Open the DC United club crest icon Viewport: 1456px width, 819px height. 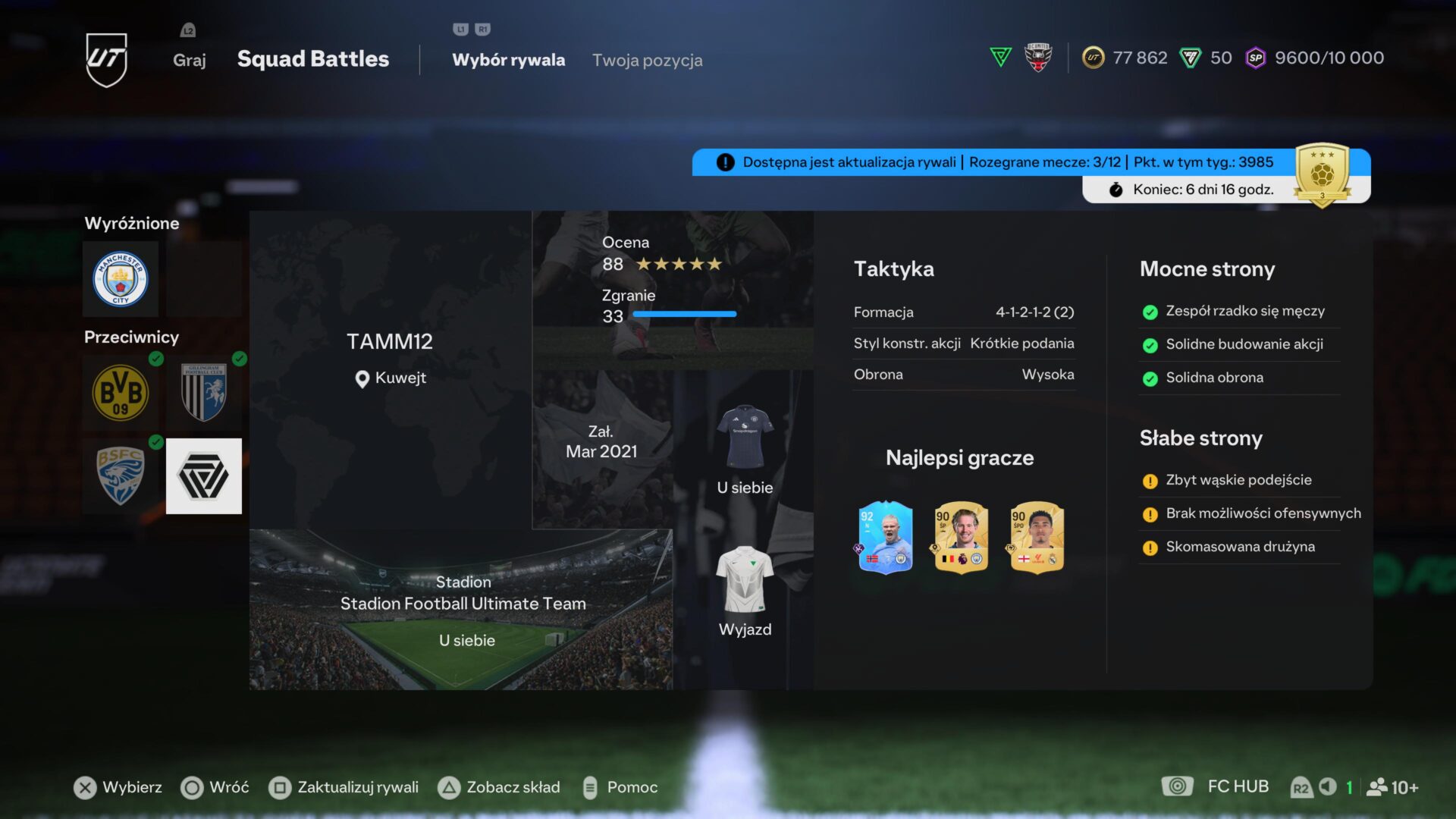click(1037, 57)
